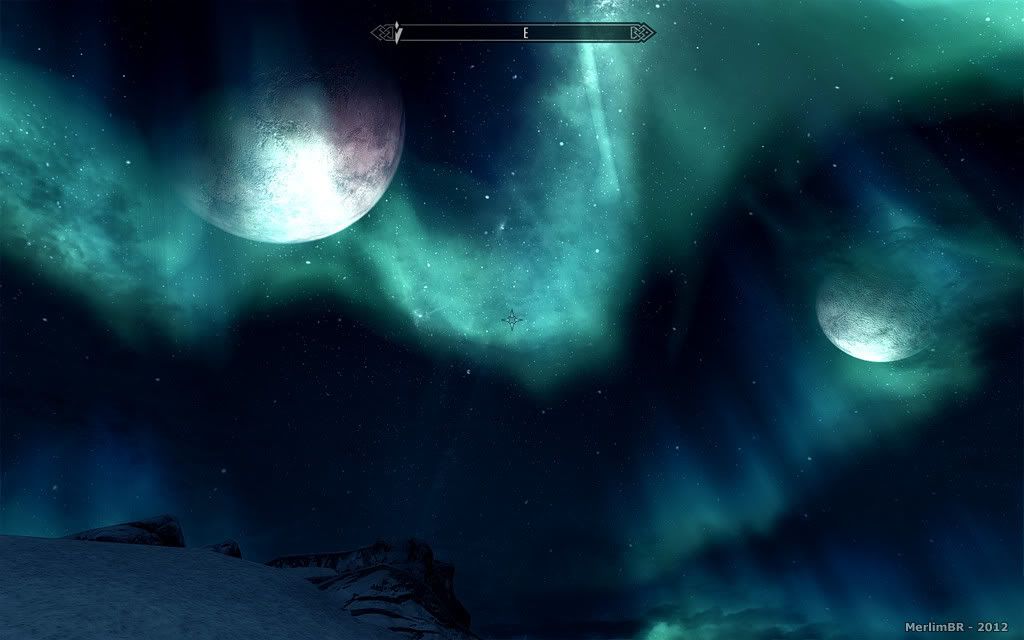The width and height of the screenshot is (1024, 640).
Task: Click the compass bar at the top
Action: (513, 33)
